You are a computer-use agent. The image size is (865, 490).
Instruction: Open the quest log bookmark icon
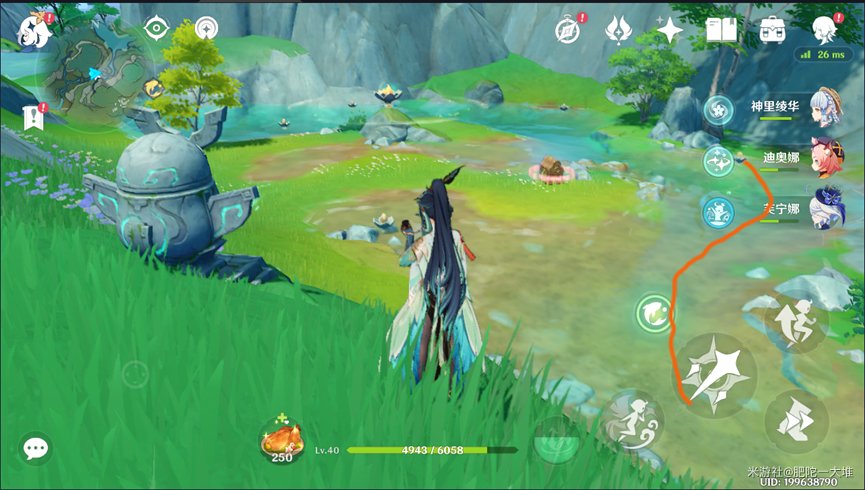(x=33, y=116)
